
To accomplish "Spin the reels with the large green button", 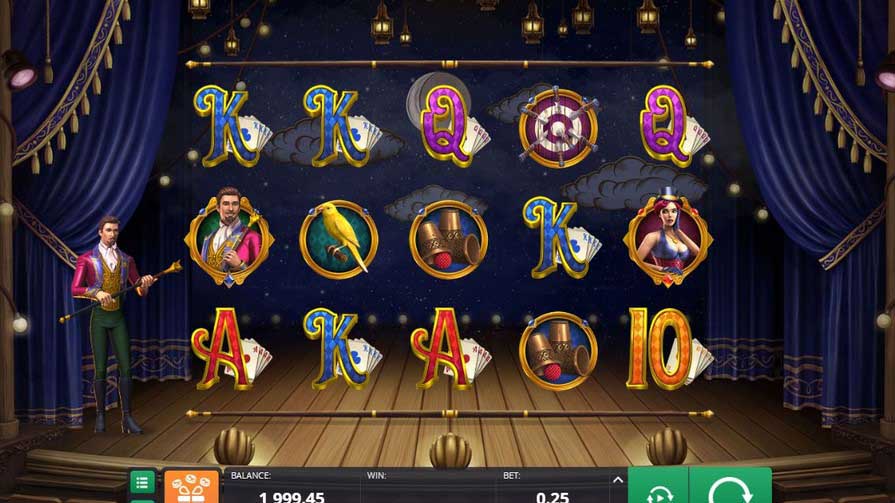I will tap(730, 488).
